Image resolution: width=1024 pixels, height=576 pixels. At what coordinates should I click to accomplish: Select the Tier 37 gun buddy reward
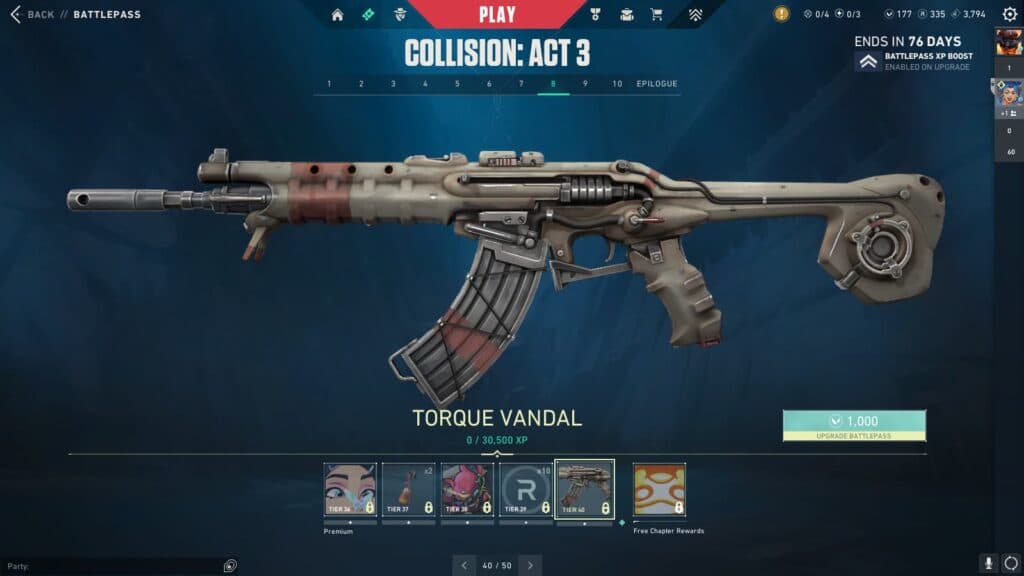408,489
